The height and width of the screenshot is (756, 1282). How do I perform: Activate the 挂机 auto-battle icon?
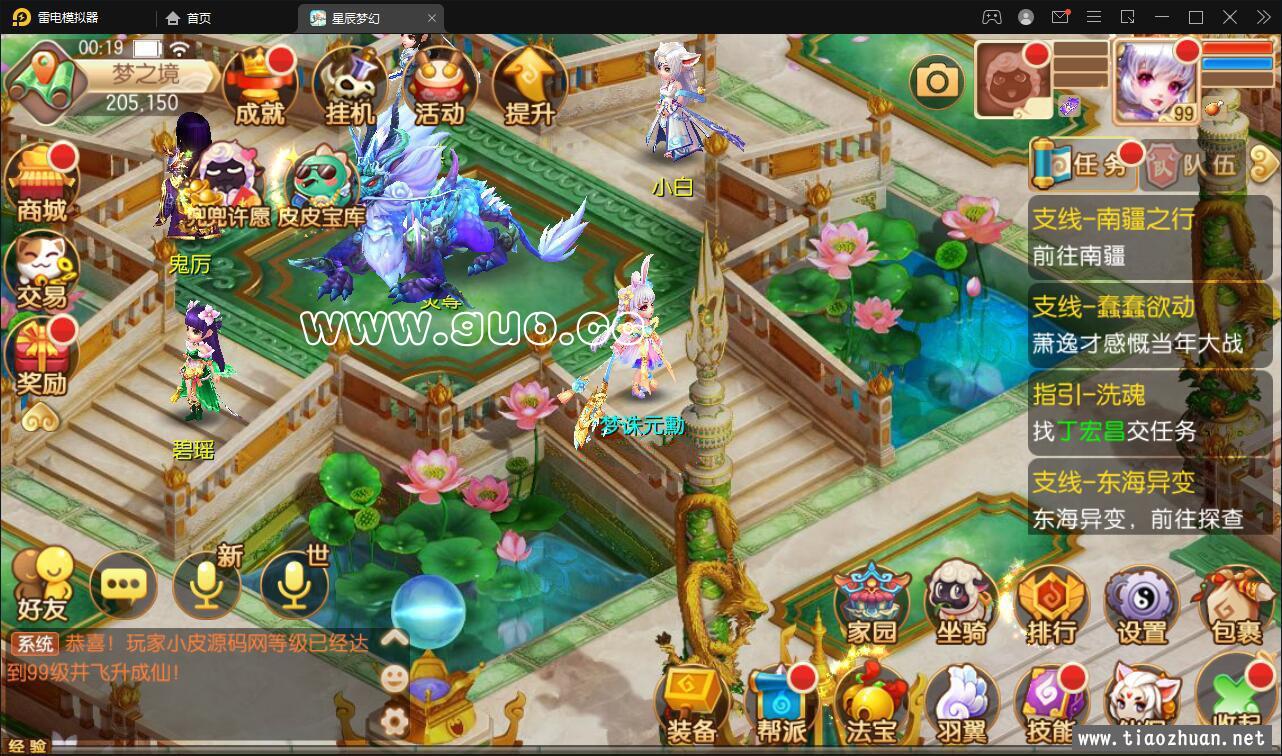(349, 87)
